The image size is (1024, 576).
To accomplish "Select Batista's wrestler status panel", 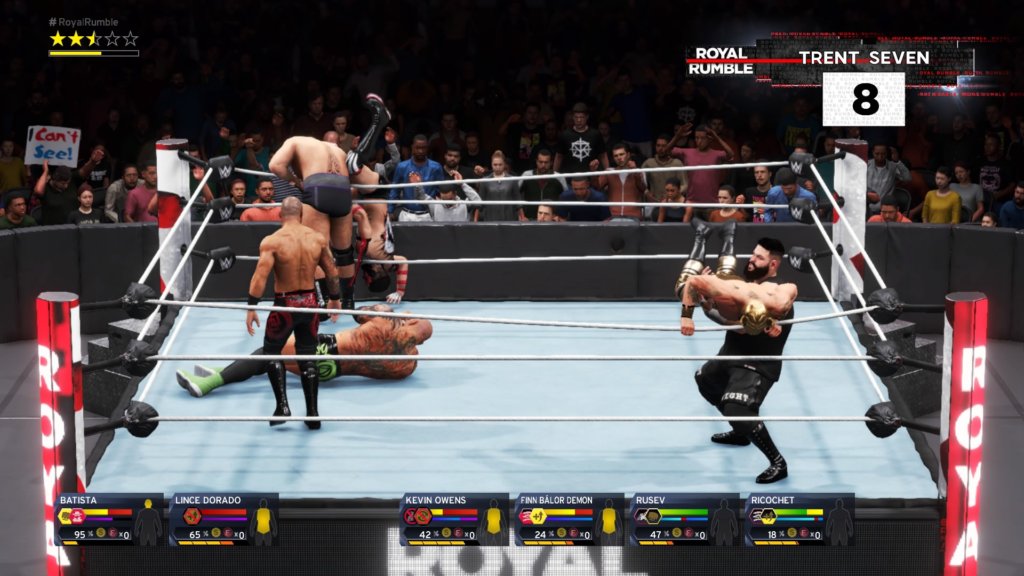I will point(109,518).
